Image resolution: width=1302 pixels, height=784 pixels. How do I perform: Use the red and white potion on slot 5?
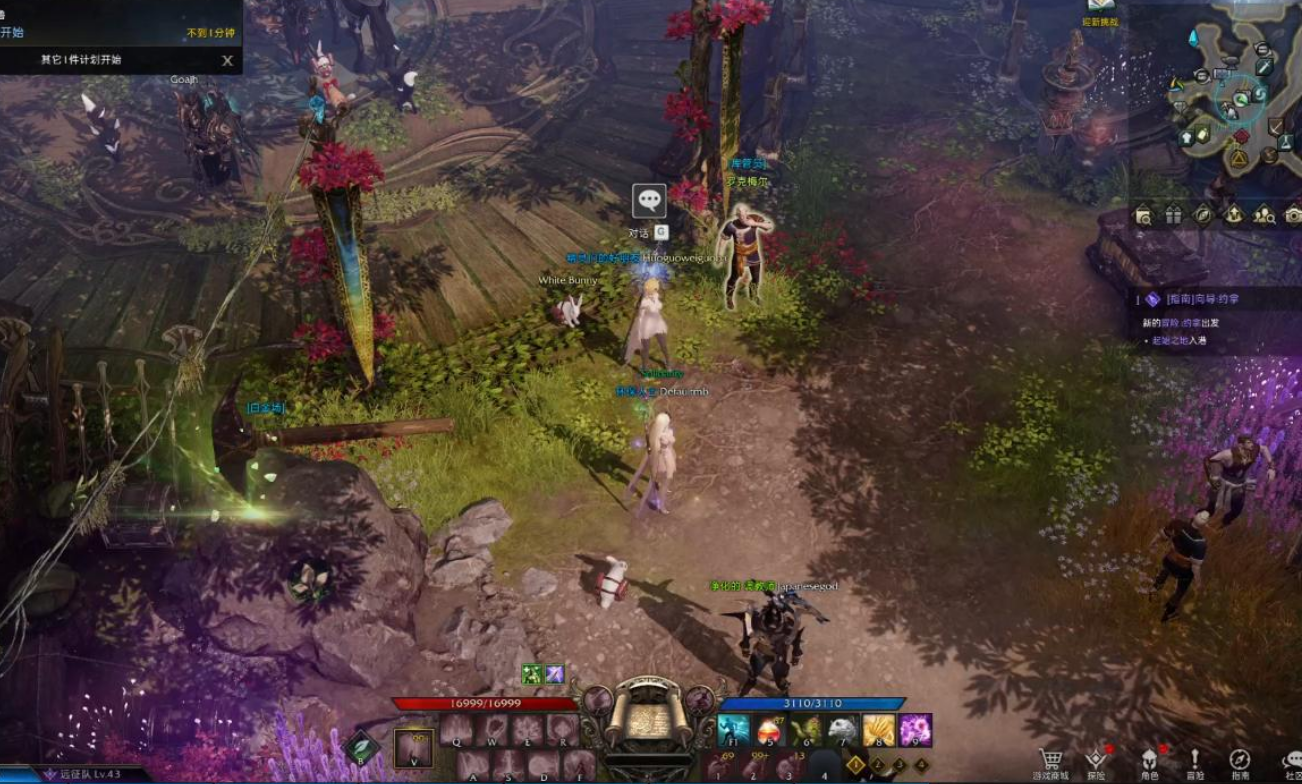[770, 730]
